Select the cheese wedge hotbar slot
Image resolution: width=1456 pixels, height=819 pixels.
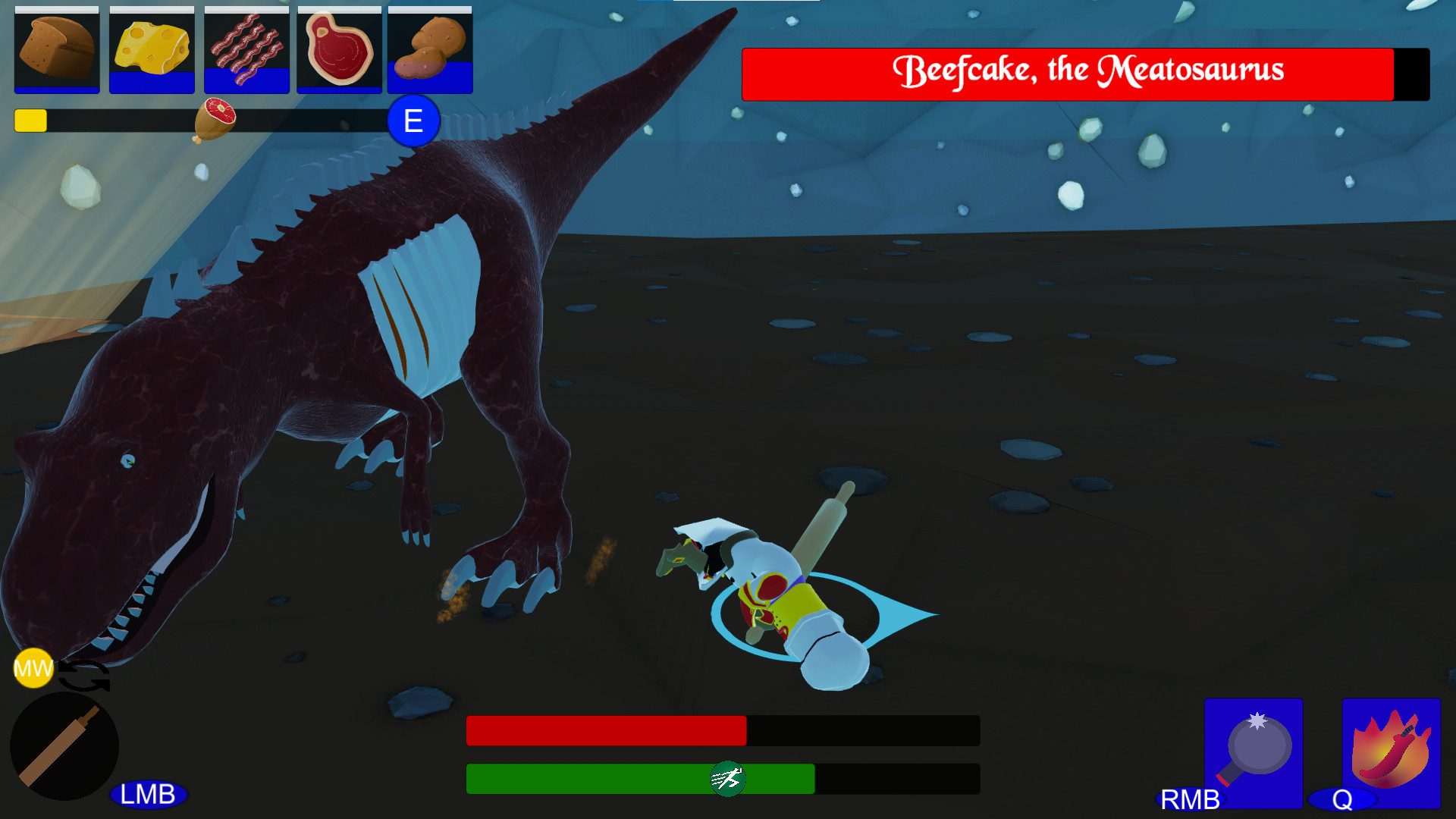[x=151, y=49]
